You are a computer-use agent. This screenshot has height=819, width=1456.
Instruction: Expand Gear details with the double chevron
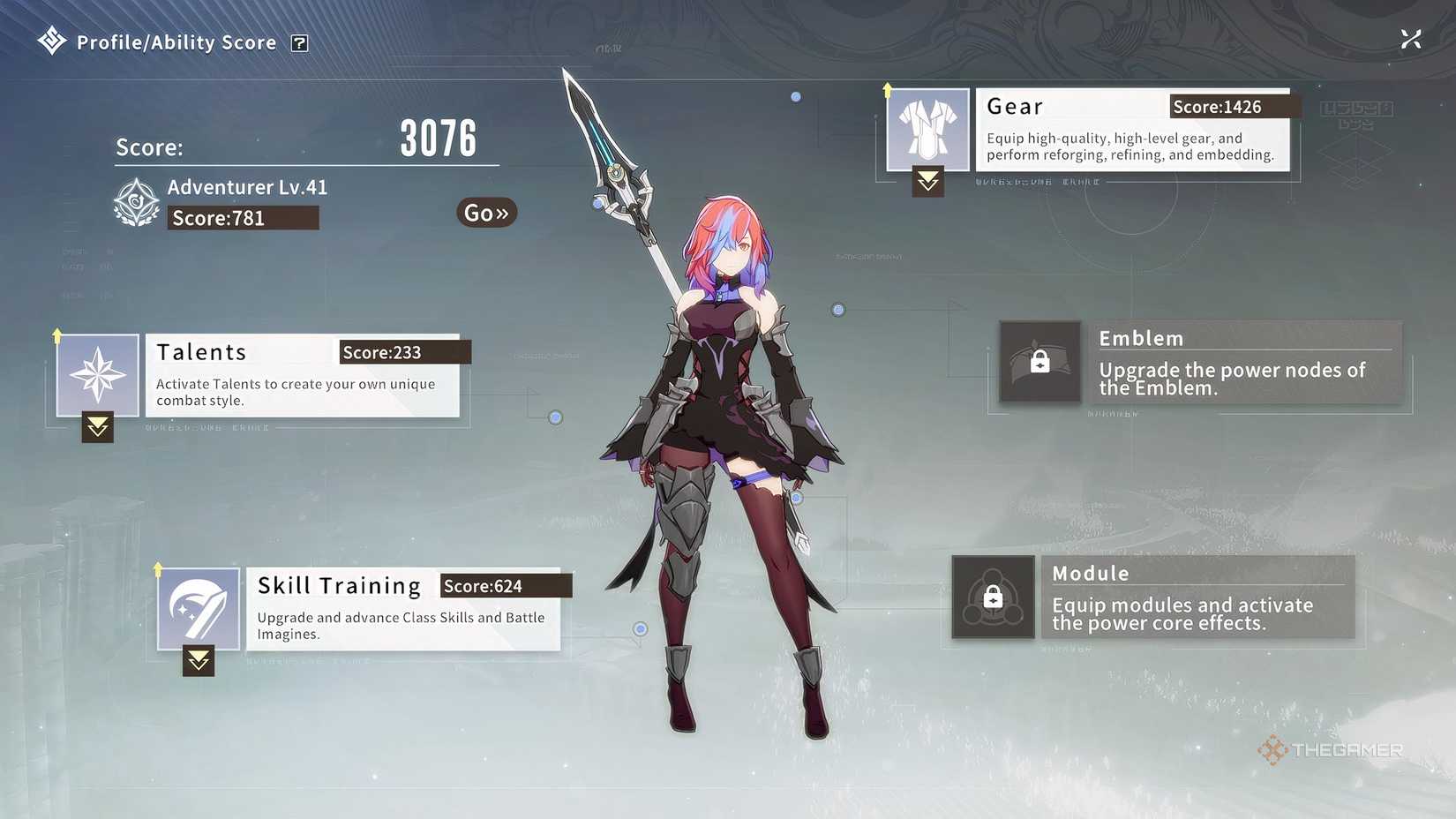point(927,182)
